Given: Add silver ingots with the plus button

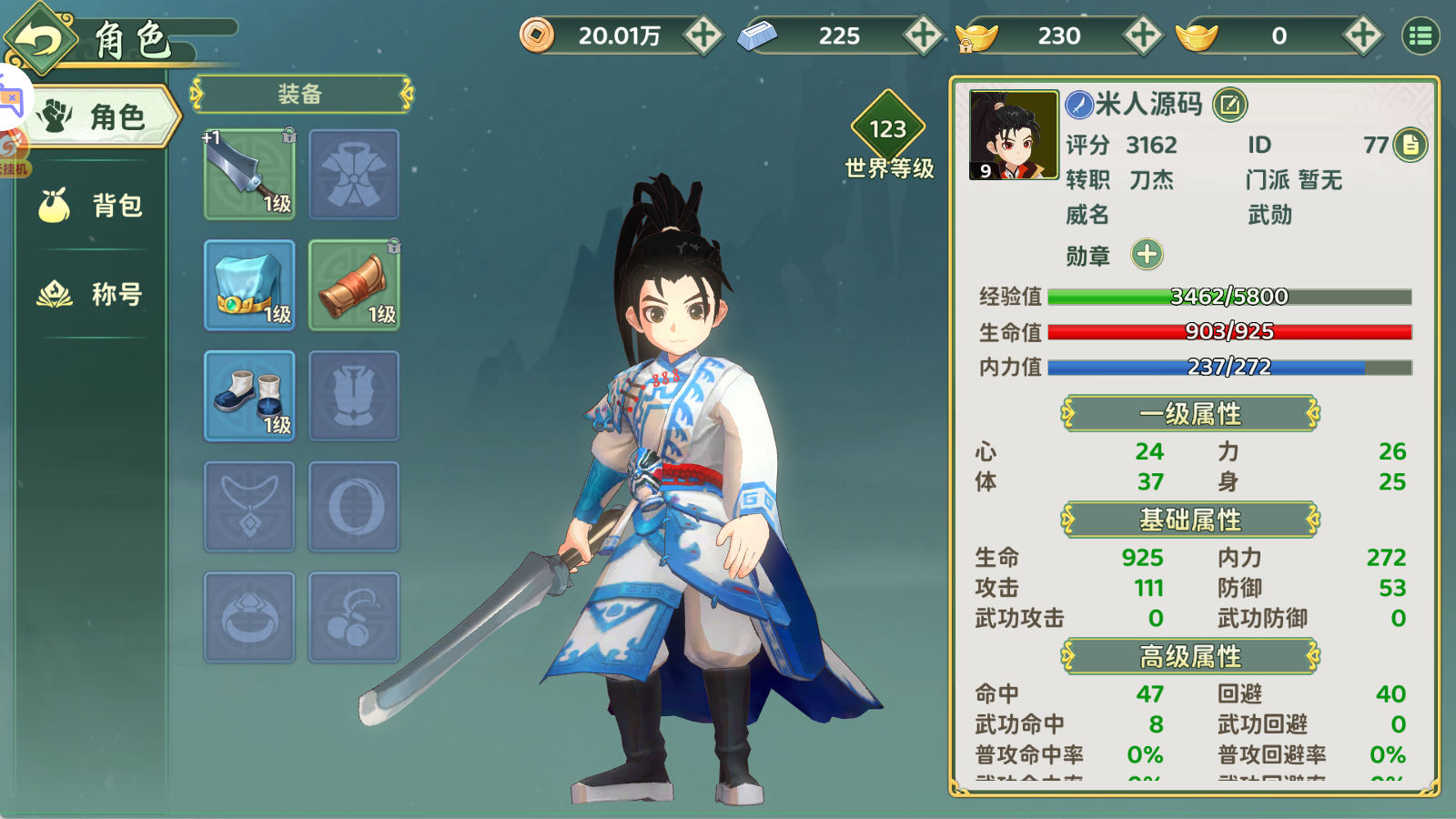Looking at the screenshot, I should (x=923, y=35).
